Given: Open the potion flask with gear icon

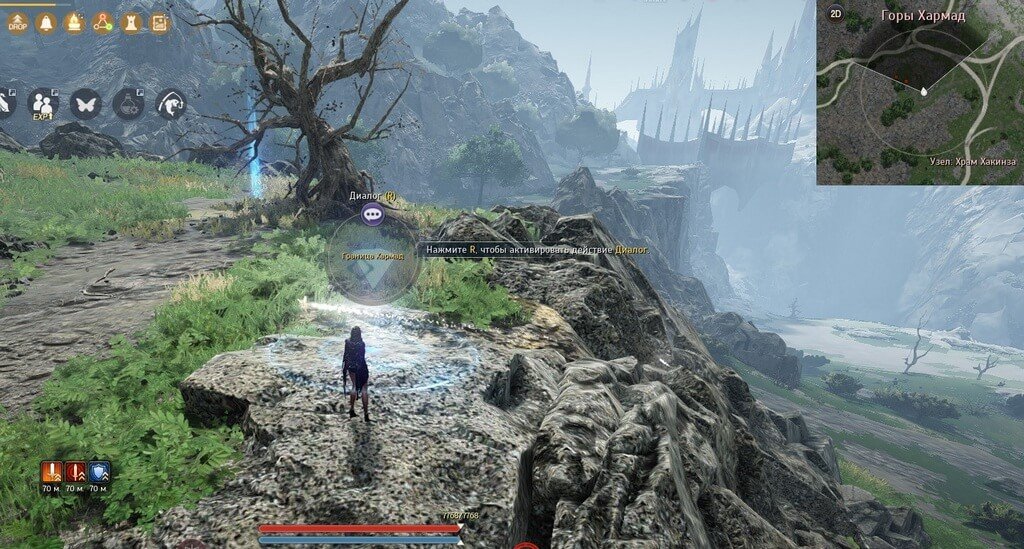Looking at the screenshot, I should 128,103.
